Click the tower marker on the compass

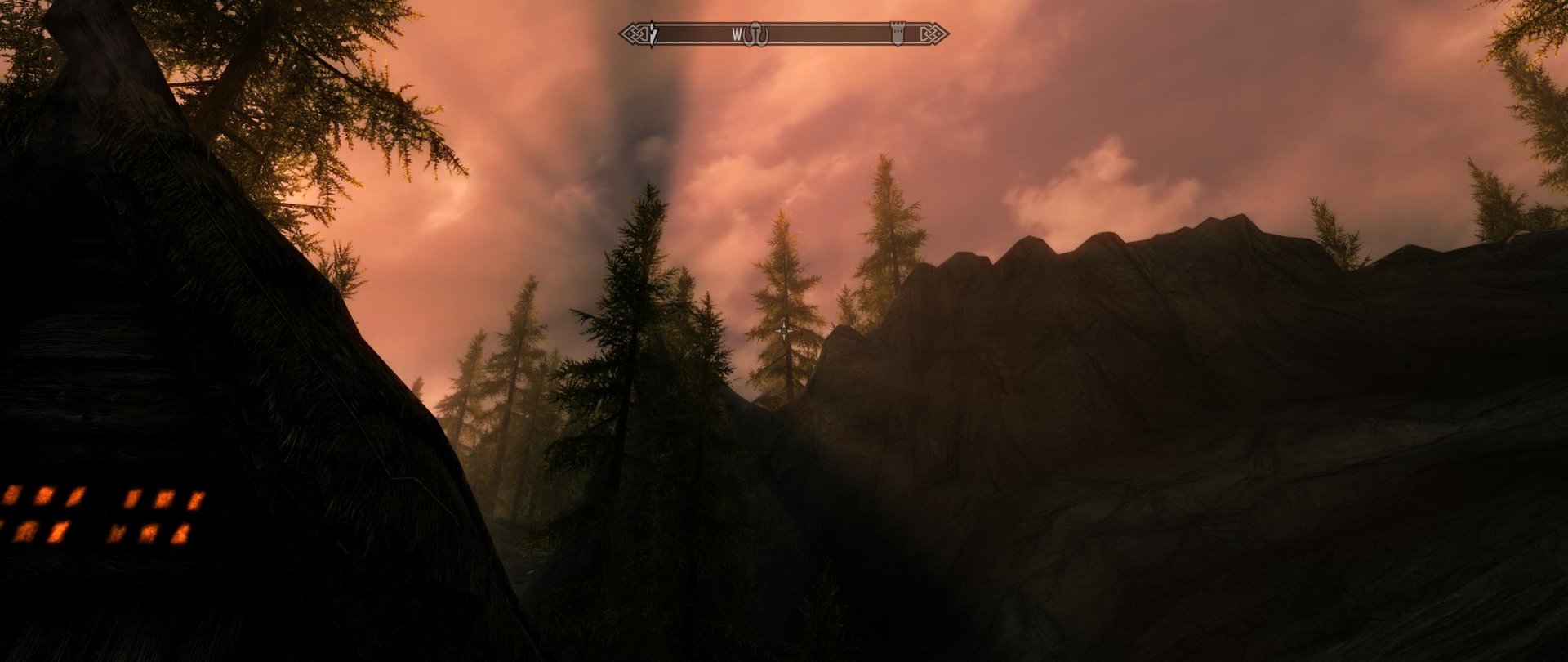point(898,34)
